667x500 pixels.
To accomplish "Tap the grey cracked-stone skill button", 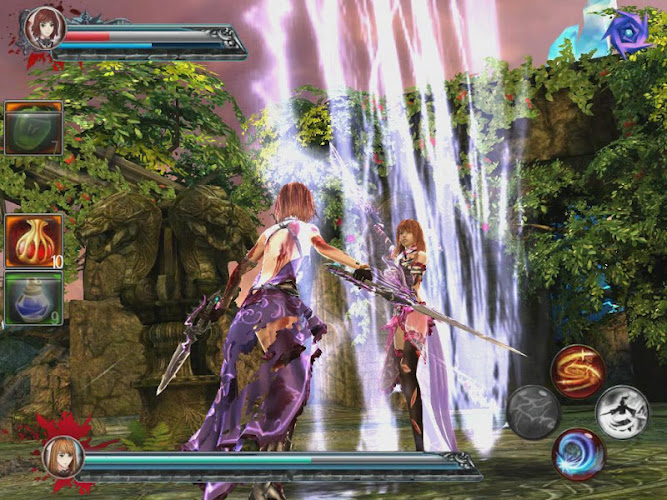I will (x=532, y=411).
